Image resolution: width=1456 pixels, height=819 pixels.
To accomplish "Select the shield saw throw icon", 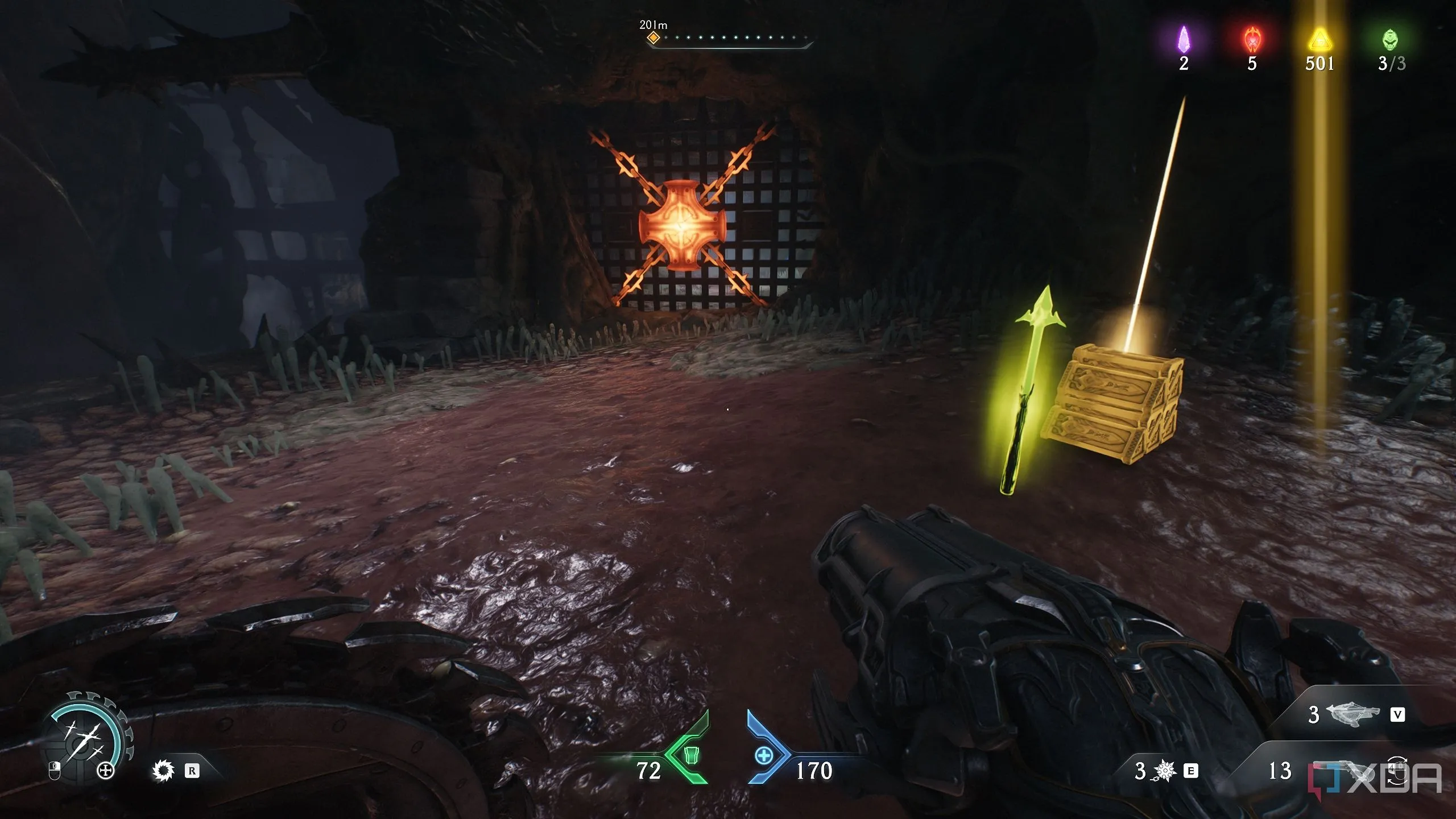I will click(163, 771).
